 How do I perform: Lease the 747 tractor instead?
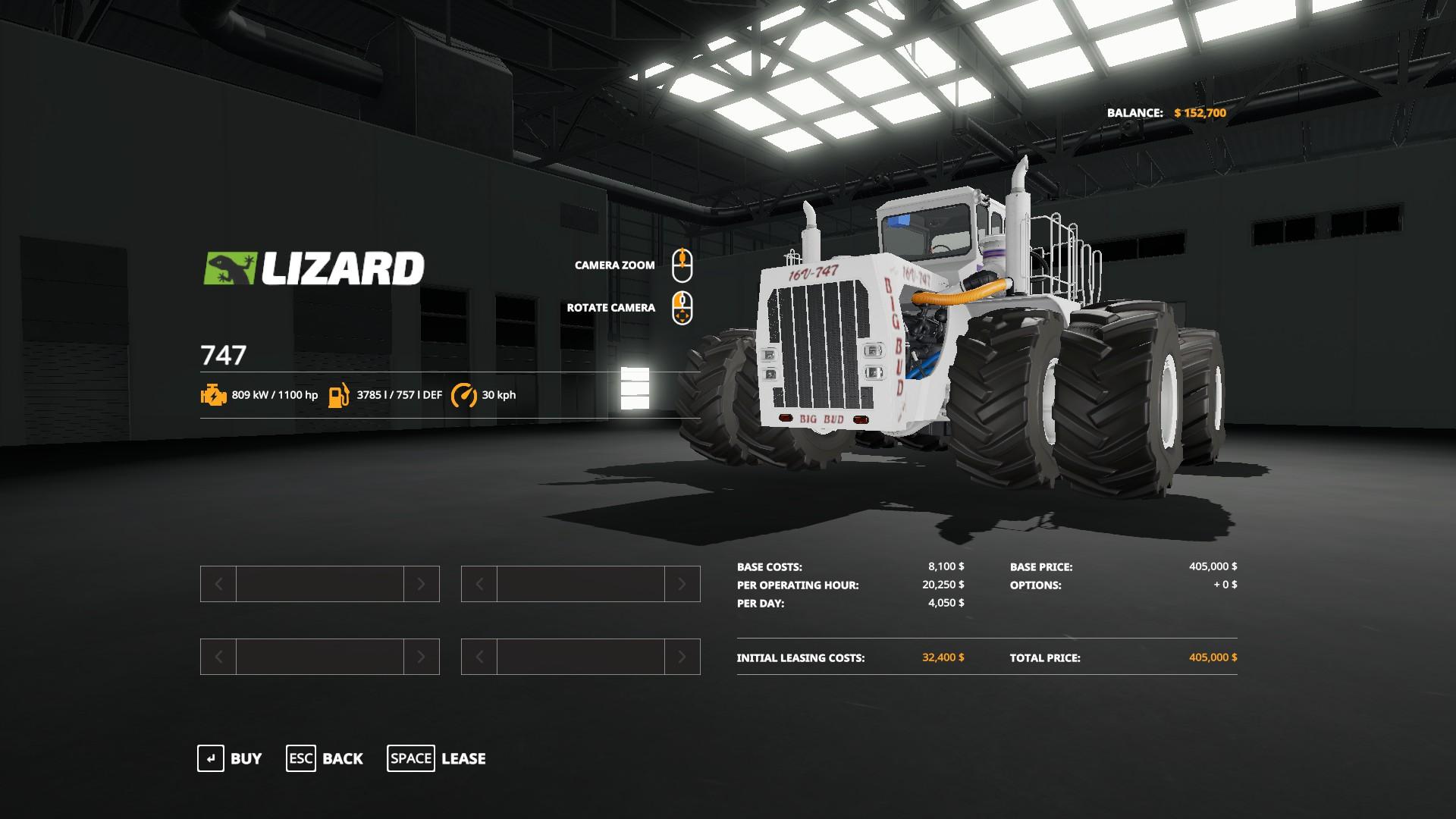tap(437, 758)
